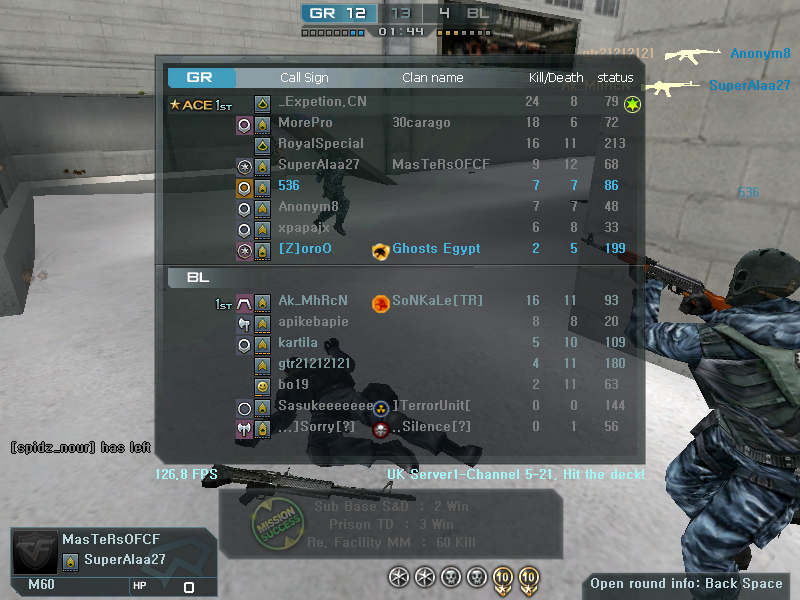Click the highlighted 536 player row
Image resolution: width=800 pixels, height=600 pixels.
coord(289,186)
